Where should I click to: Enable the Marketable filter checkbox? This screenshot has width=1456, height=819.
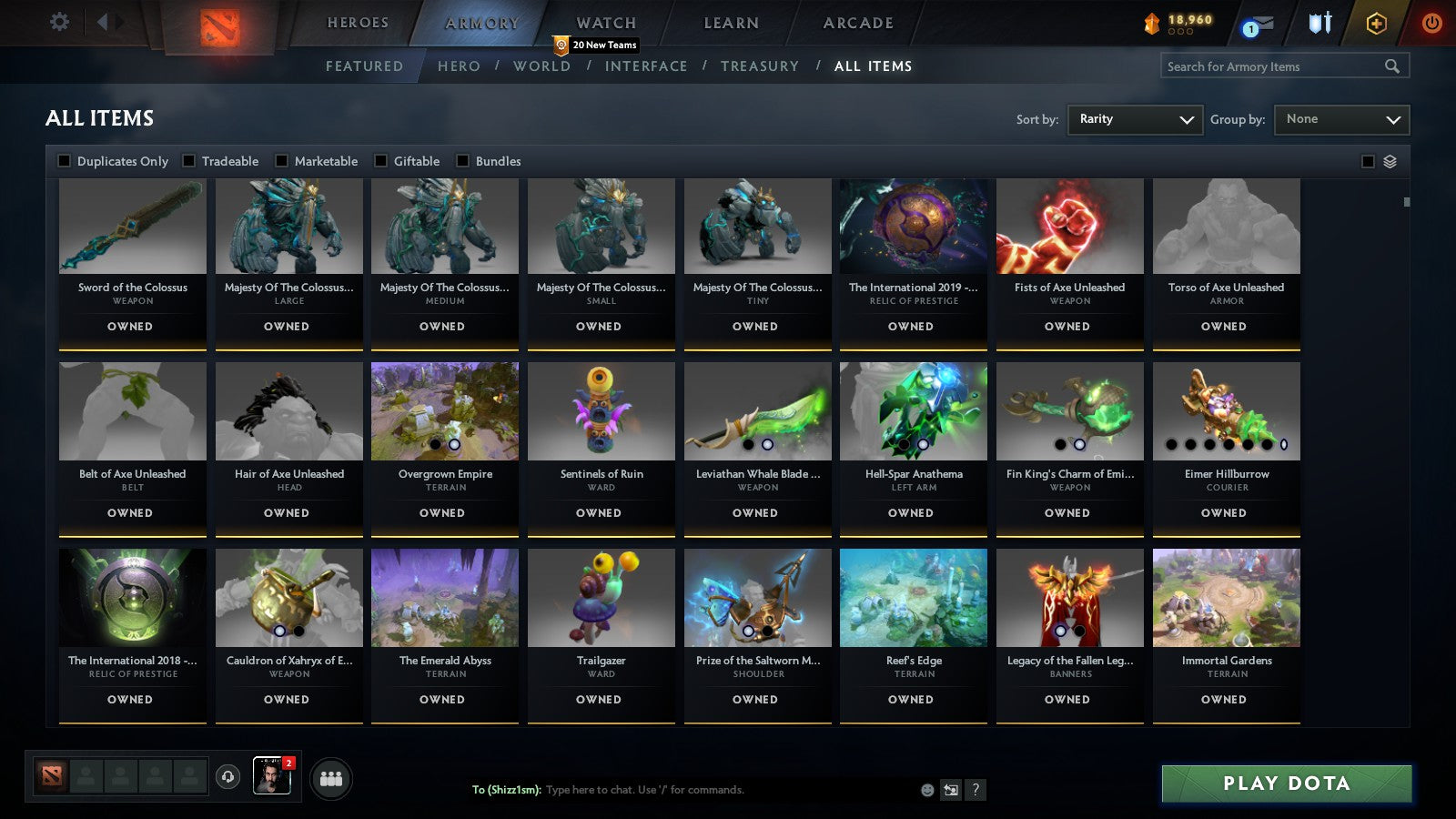pyautogui.click(x=282, y=160)
